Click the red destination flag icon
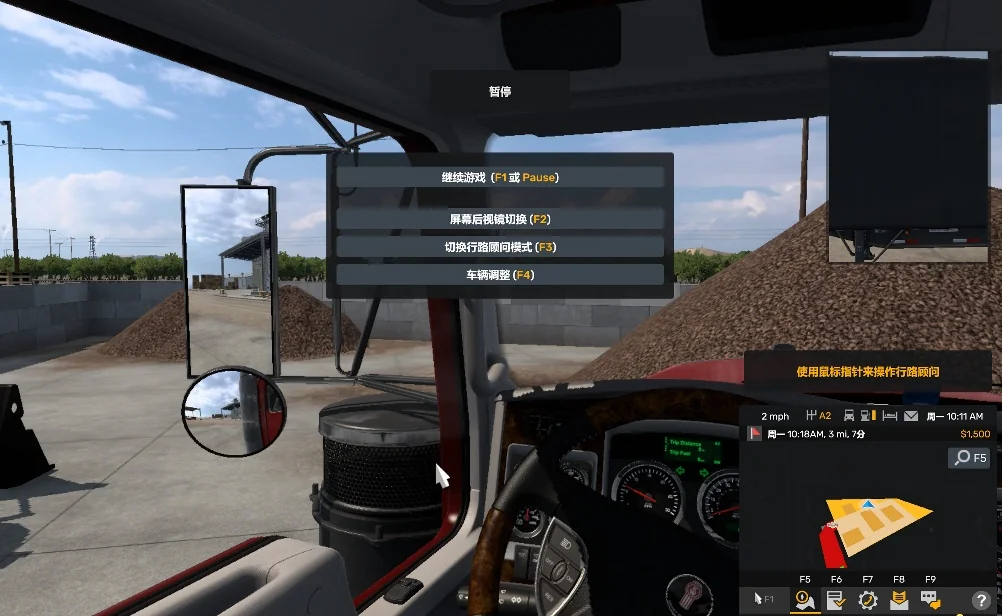Screen dimensions: 1003x616 [x=756, y=434]
